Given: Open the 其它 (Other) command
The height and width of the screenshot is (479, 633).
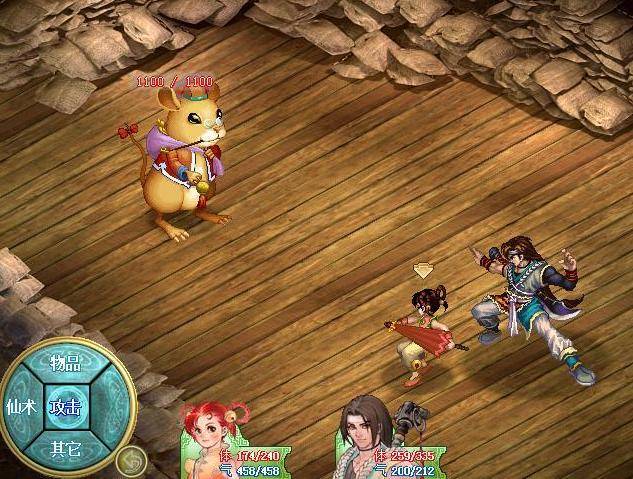Looking at the screenshot, I should (66, 449).
